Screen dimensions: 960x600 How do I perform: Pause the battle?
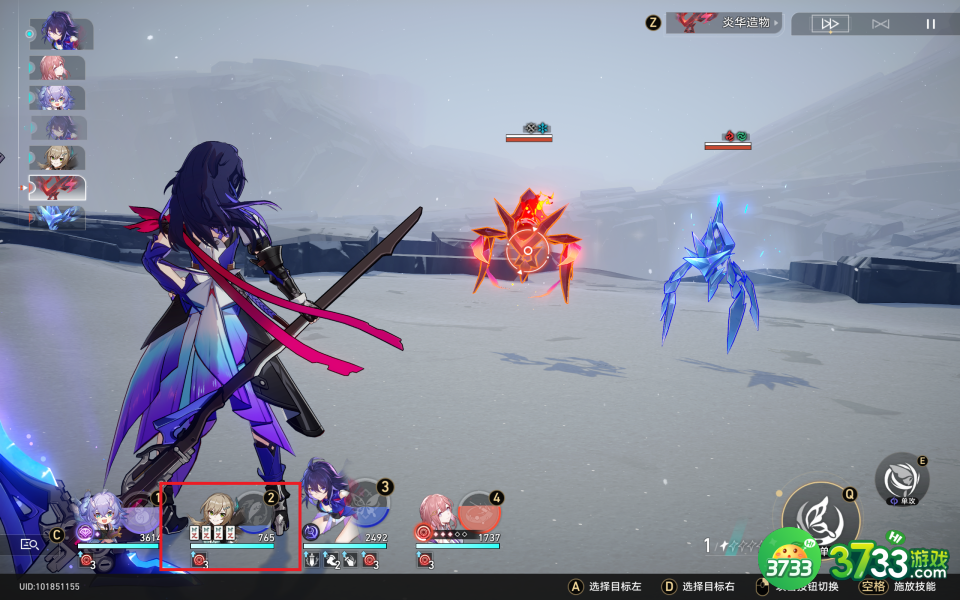[x=930, y=24]
